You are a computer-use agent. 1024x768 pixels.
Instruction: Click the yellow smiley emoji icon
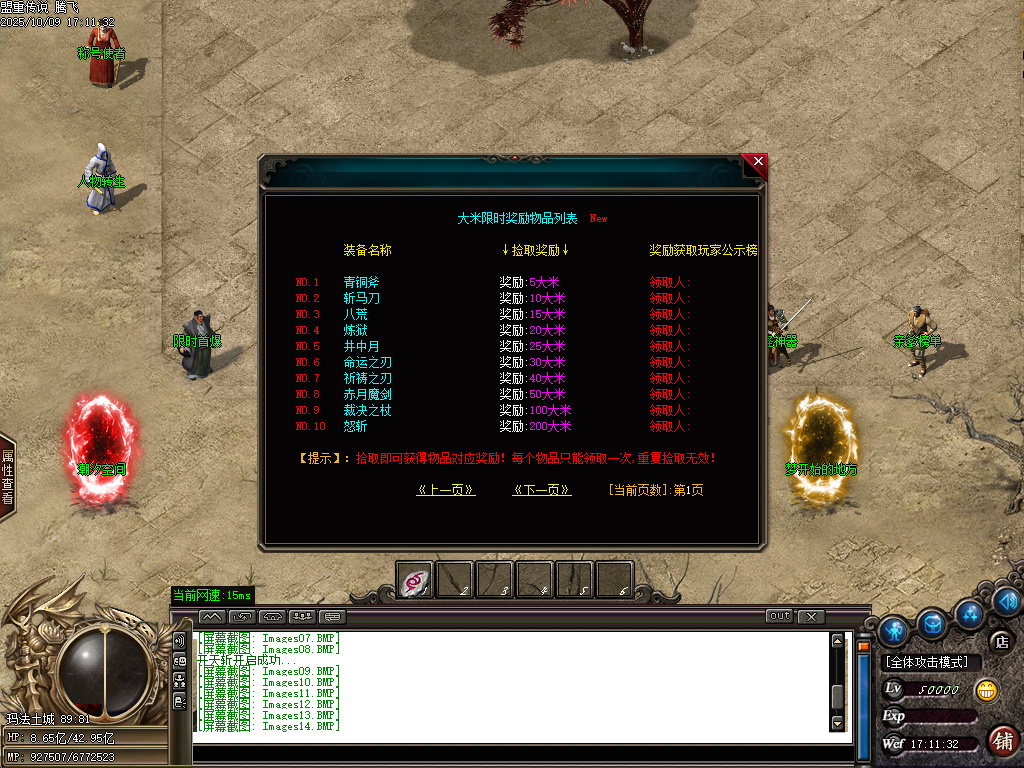(x=986, y=690)
